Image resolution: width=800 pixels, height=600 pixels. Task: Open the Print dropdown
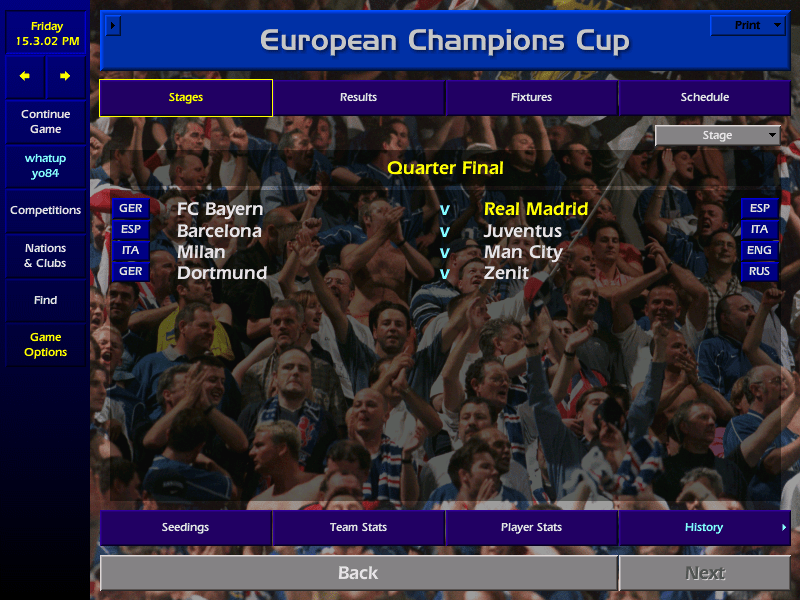[x=747, y=25]
